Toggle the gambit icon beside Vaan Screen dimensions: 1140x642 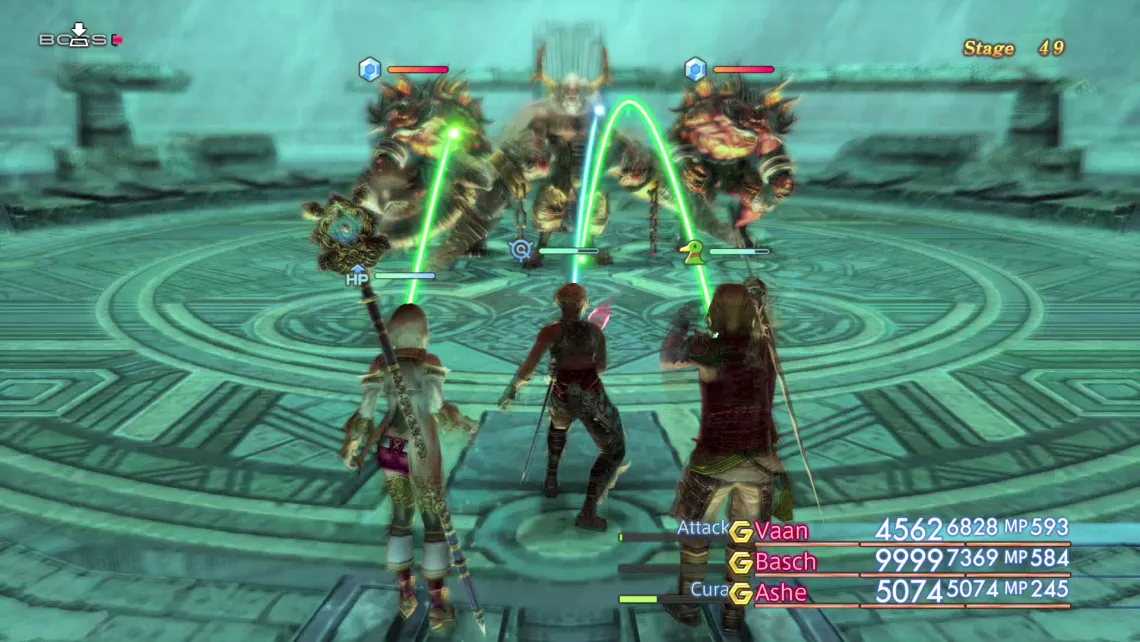(741, 531)
